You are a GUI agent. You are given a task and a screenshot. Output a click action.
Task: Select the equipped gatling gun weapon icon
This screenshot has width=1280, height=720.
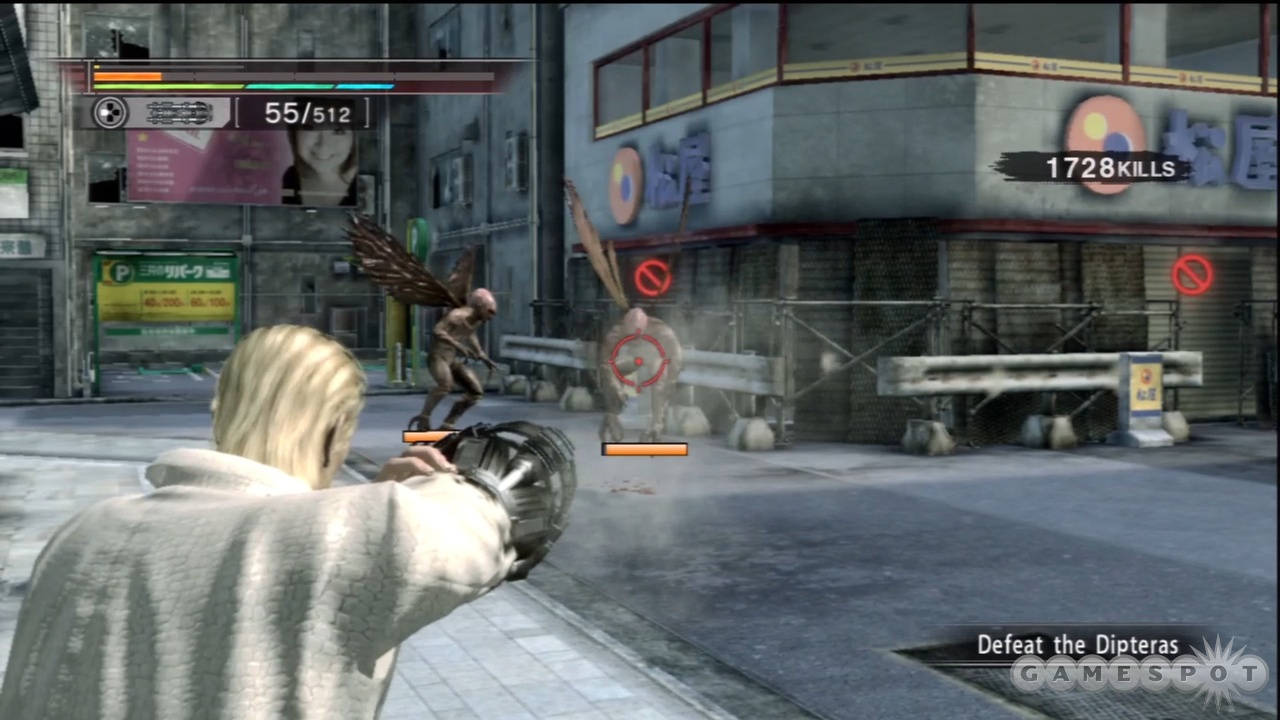coord(178,113)
